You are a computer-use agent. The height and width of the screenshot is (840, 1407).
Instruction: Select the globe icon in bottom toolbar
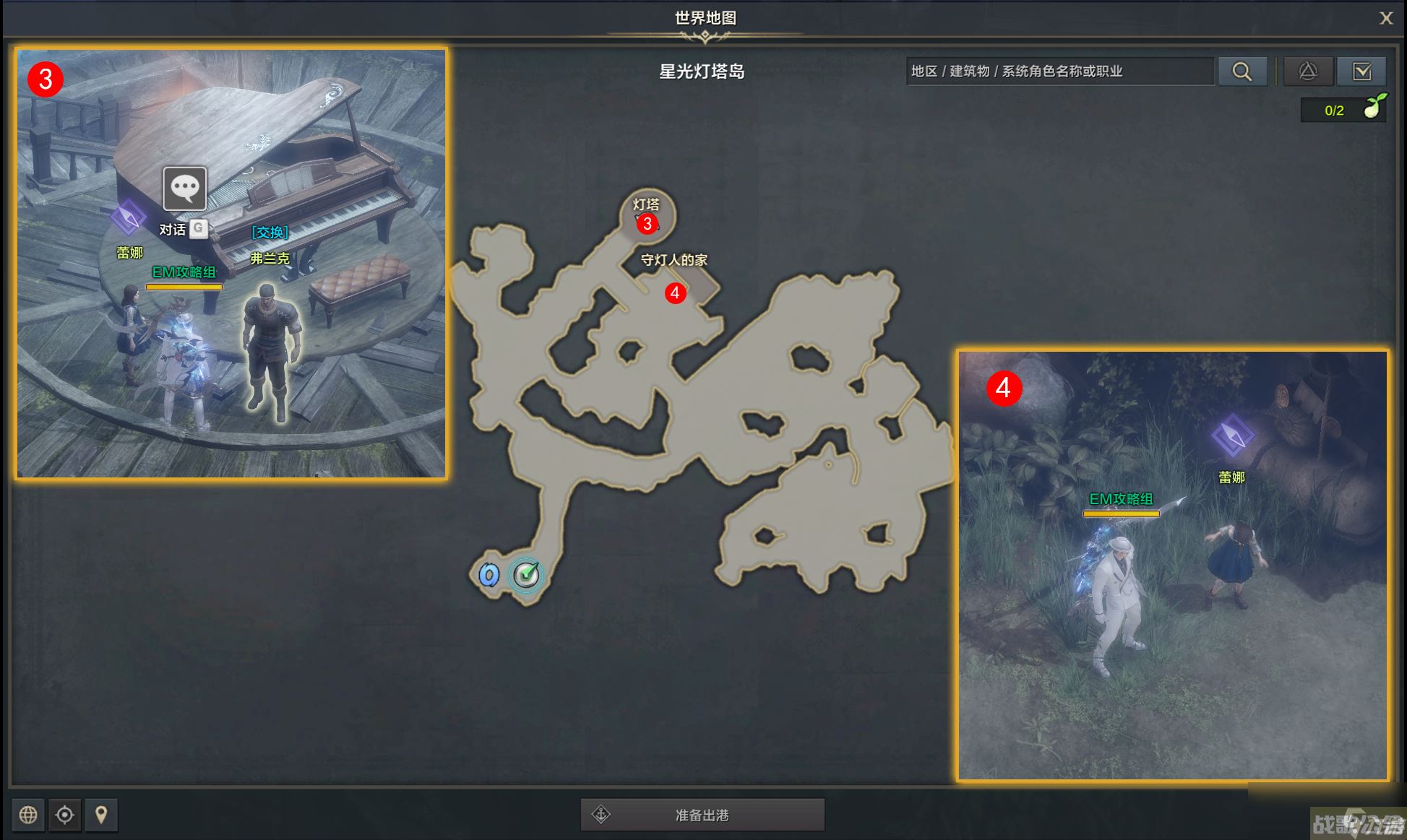point(29,815)
